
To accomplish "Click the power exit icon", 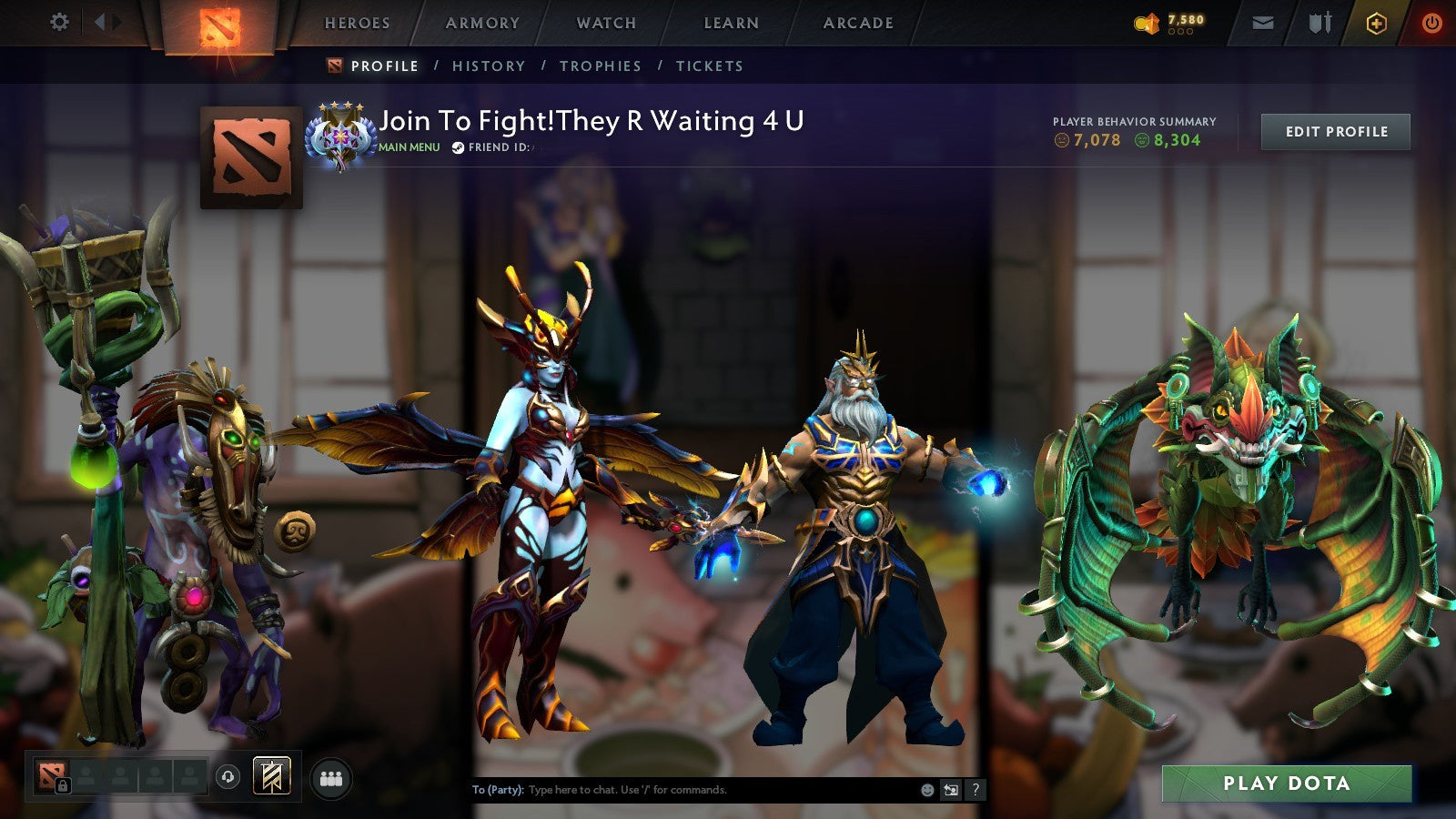I will (1431, 24).
